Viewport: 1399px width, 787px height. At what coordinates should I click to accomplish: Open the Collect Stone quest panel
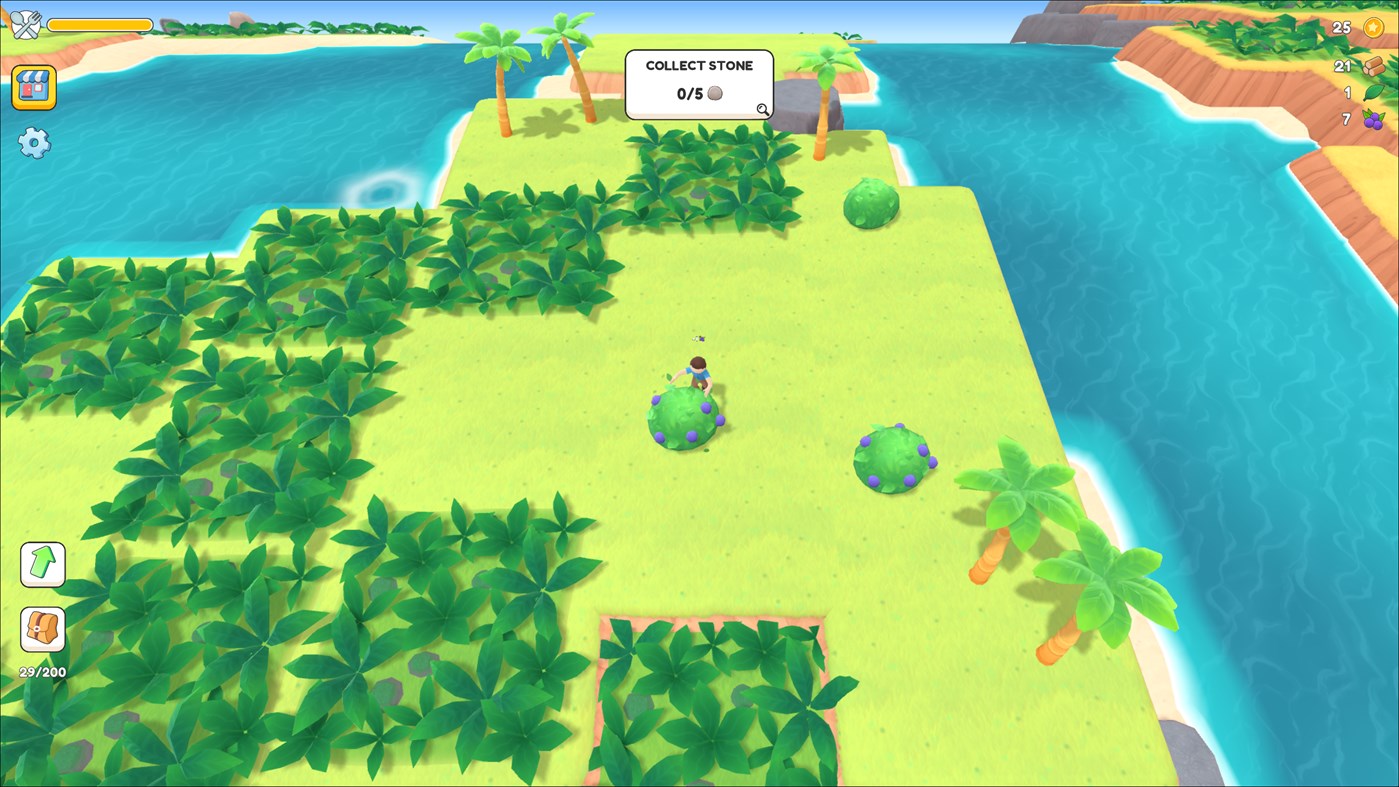[699, 84]
